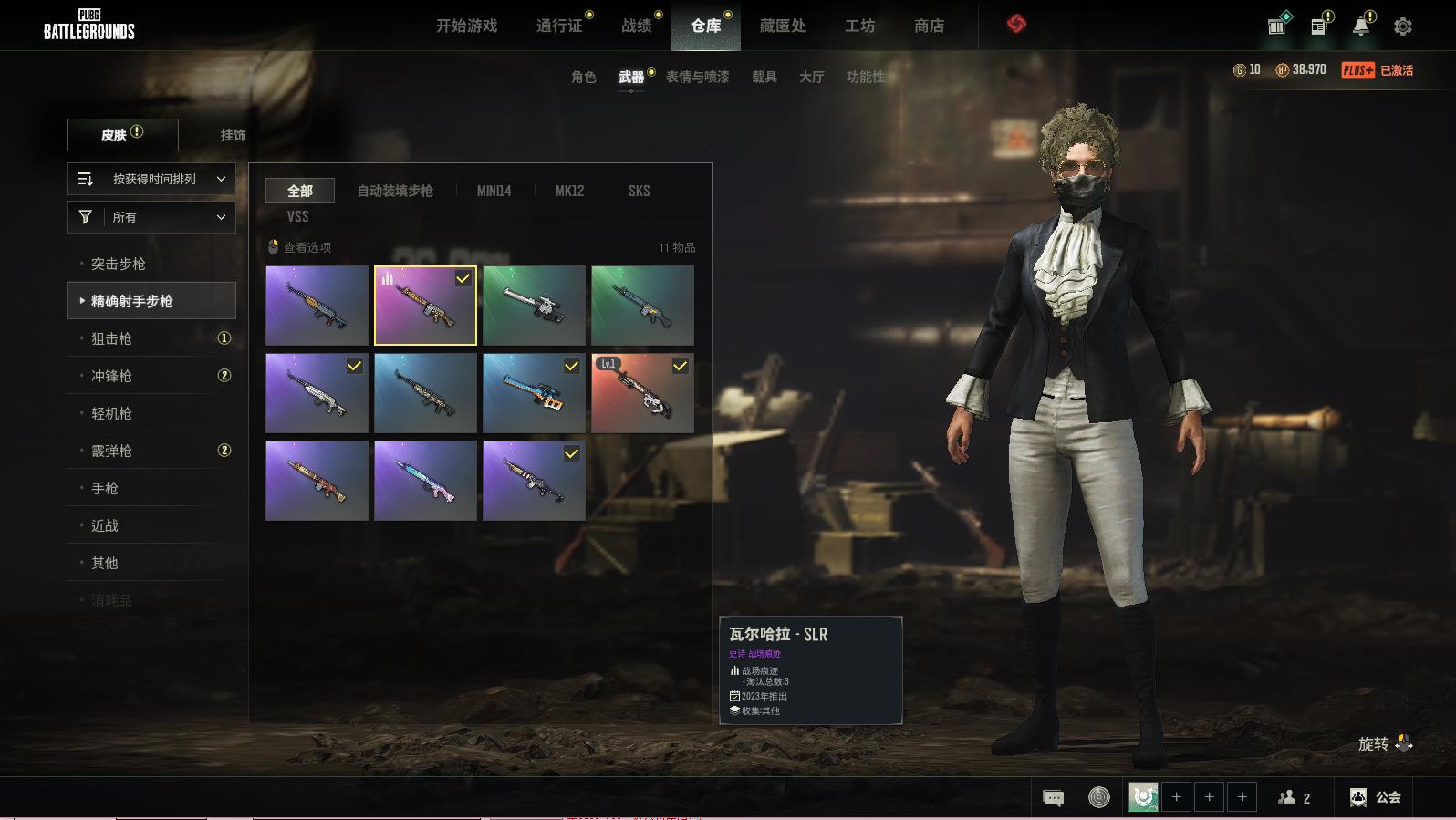Screen dimensions: 1456x820
Task: Choose the 狙击枪 sniper rifle category
Action: (111, 338)
